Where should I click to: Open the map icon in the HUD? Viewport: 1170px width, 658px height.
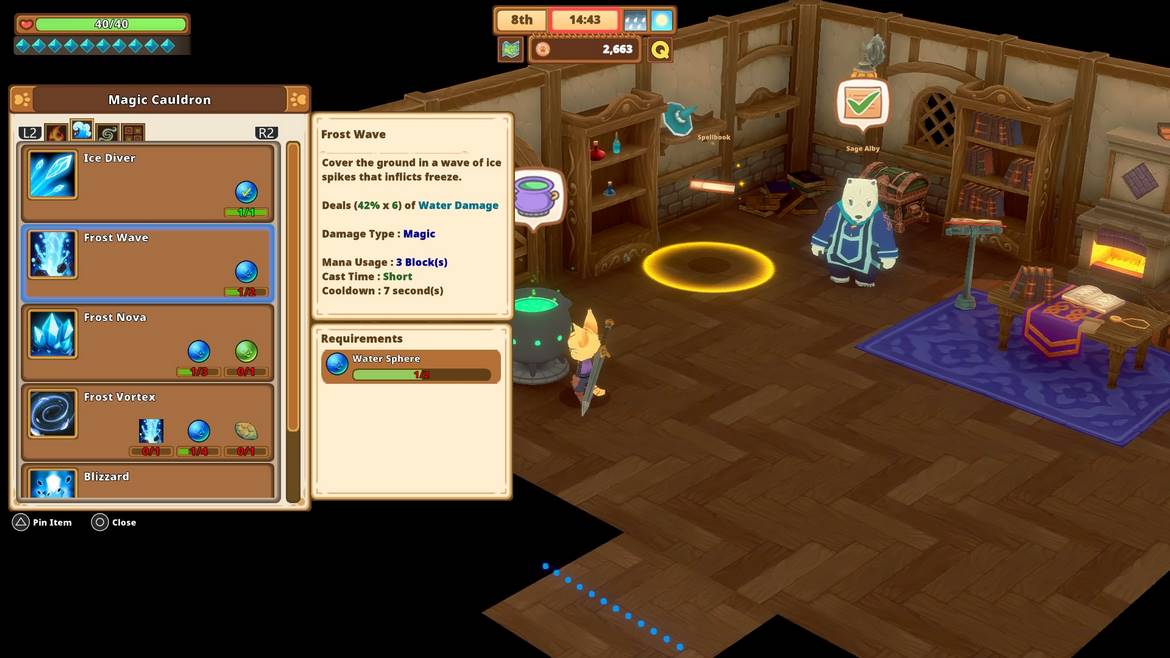(x=511, y=49)
